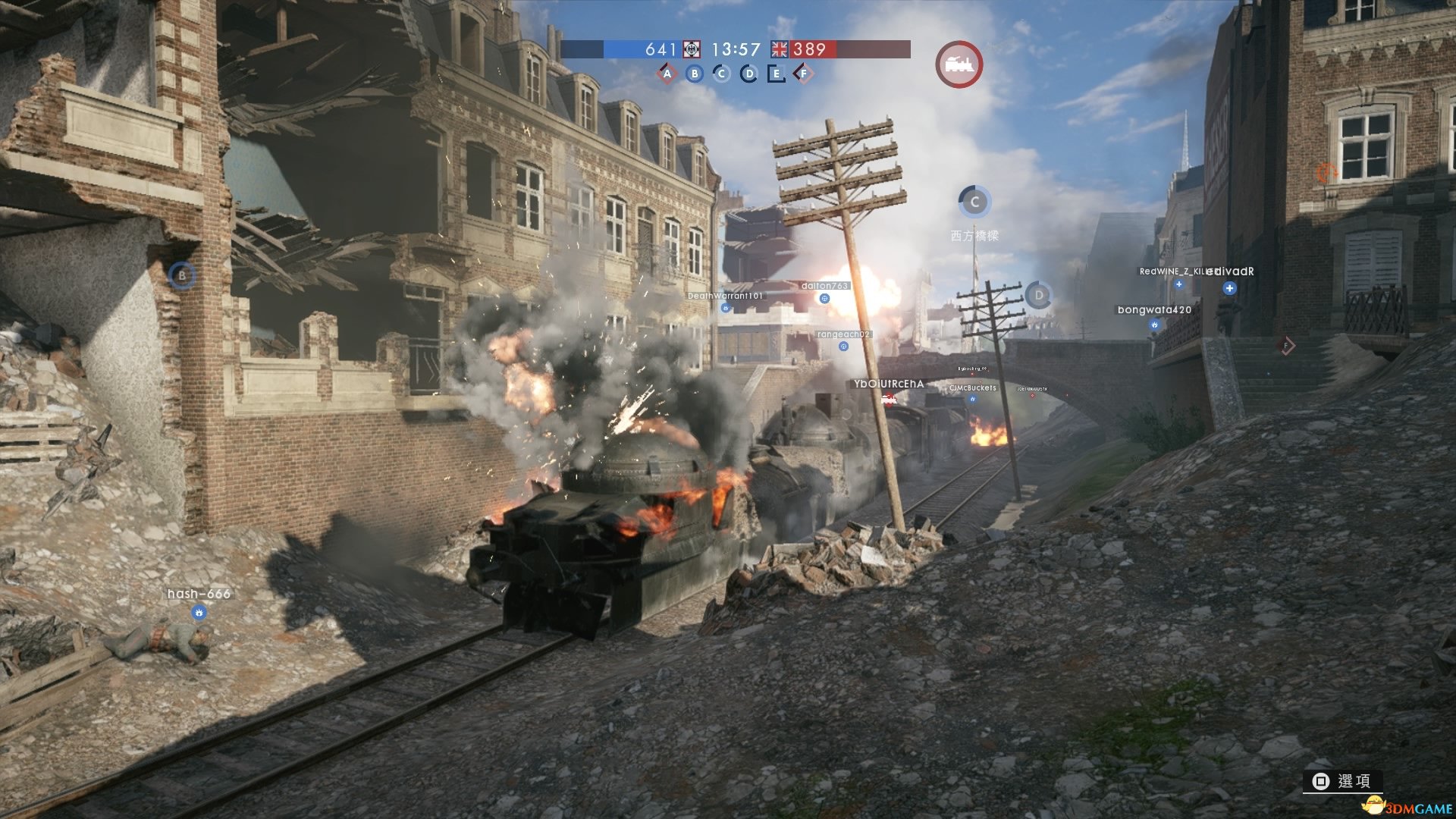The image size is (1456, 819).
Task: Select the YbOiUtRcEhA player name tag
Action: coord(889,384)
